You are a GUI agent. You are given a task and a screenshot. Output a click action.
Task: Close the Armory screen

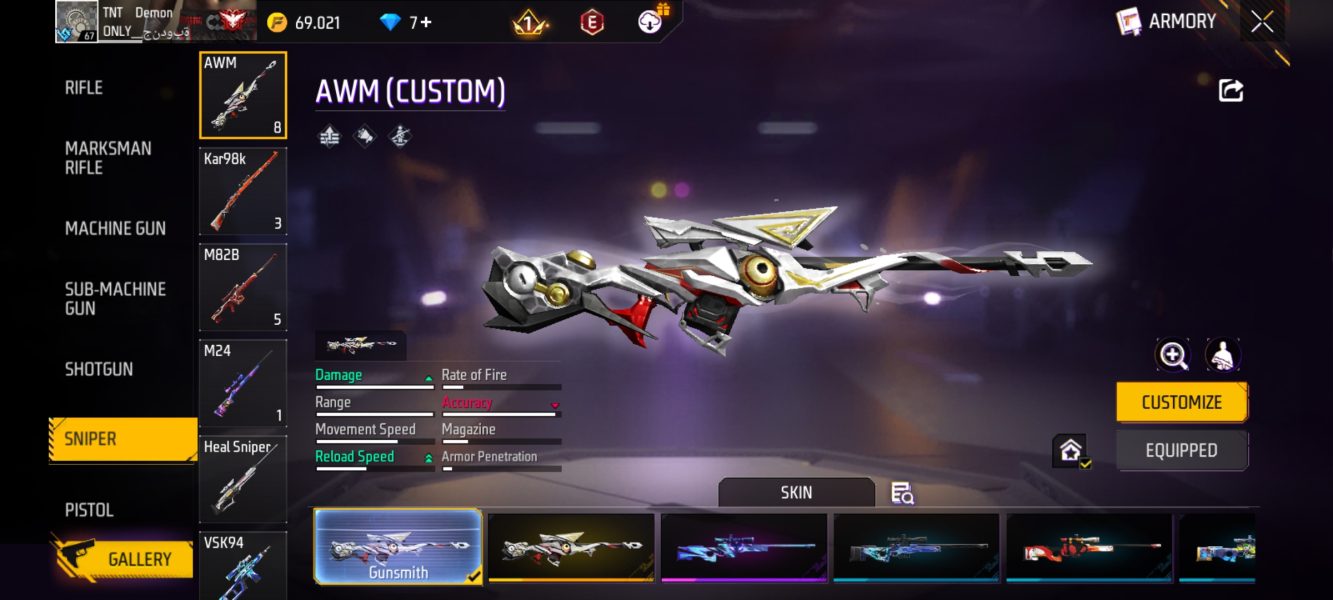tap(1262, 22)
